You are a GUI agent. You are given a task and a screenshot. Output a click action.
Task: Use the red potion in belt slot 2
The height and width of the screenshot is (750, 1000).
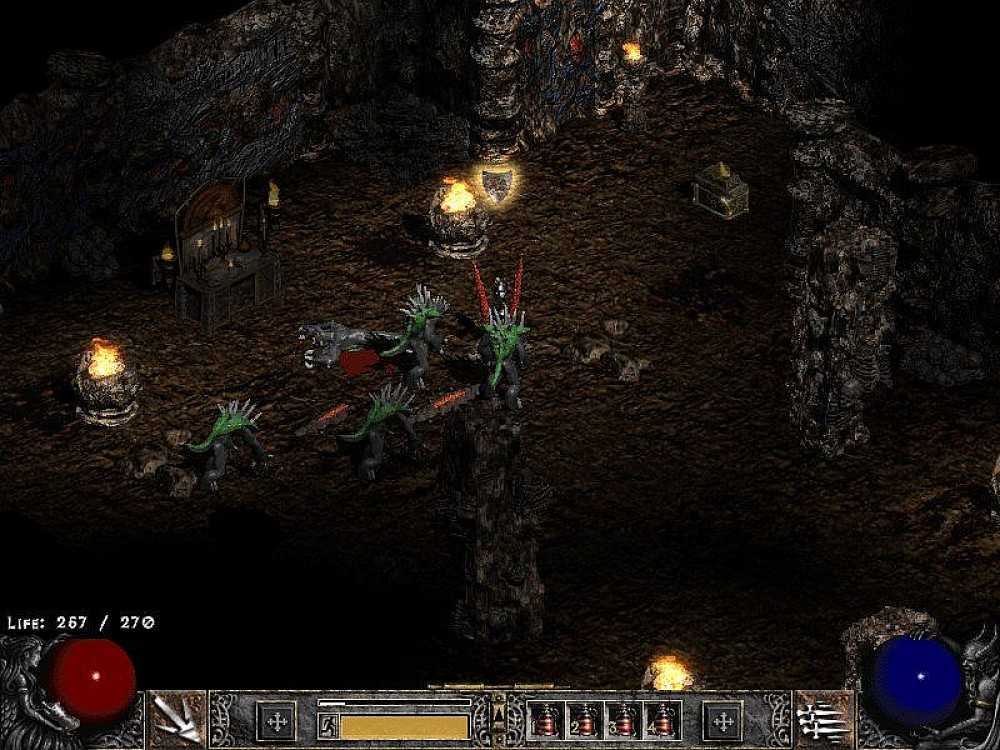(585, 720)
